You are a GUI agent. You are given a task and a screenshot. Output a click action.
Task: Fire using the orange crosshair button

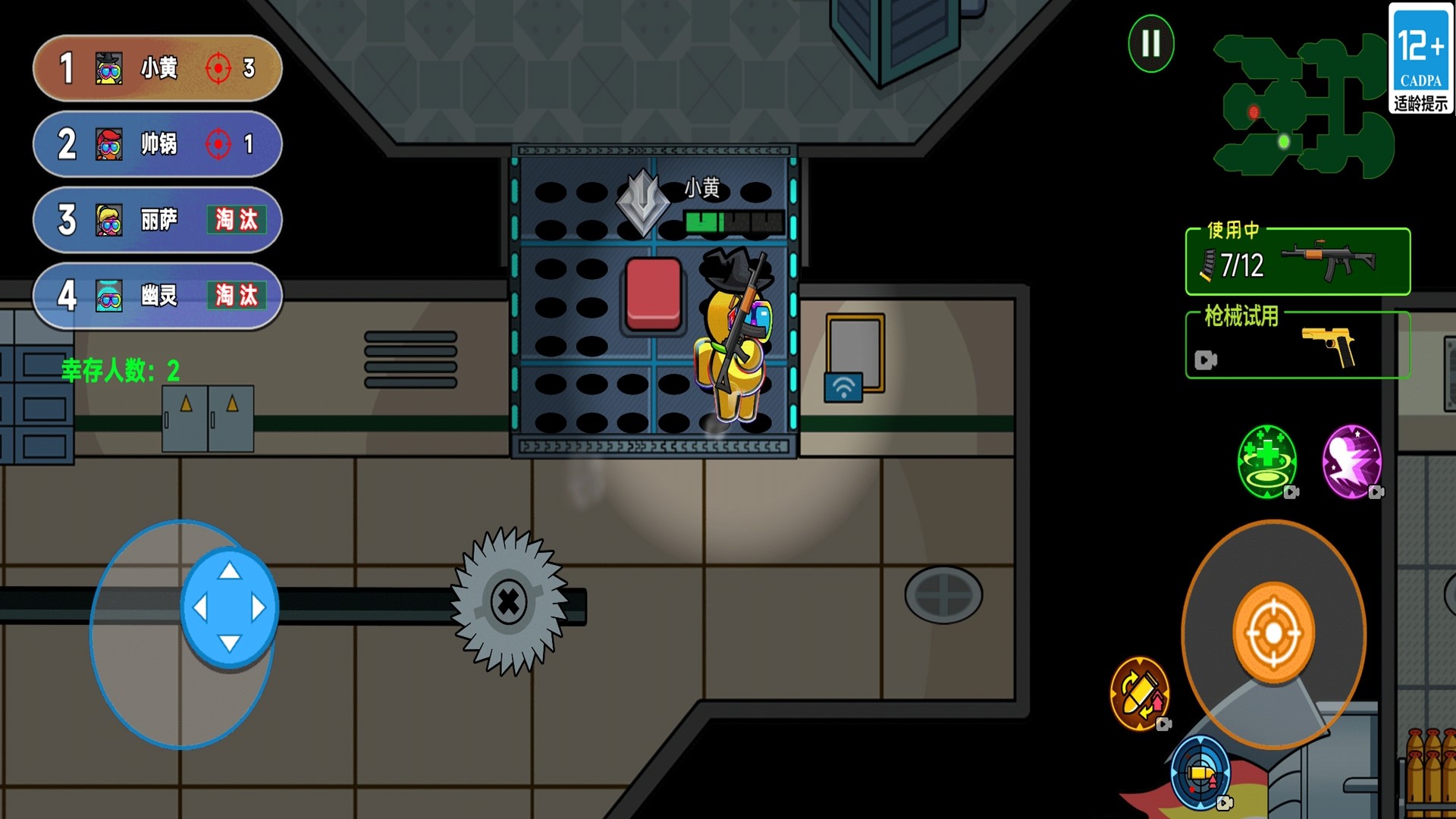(1273, 632)
